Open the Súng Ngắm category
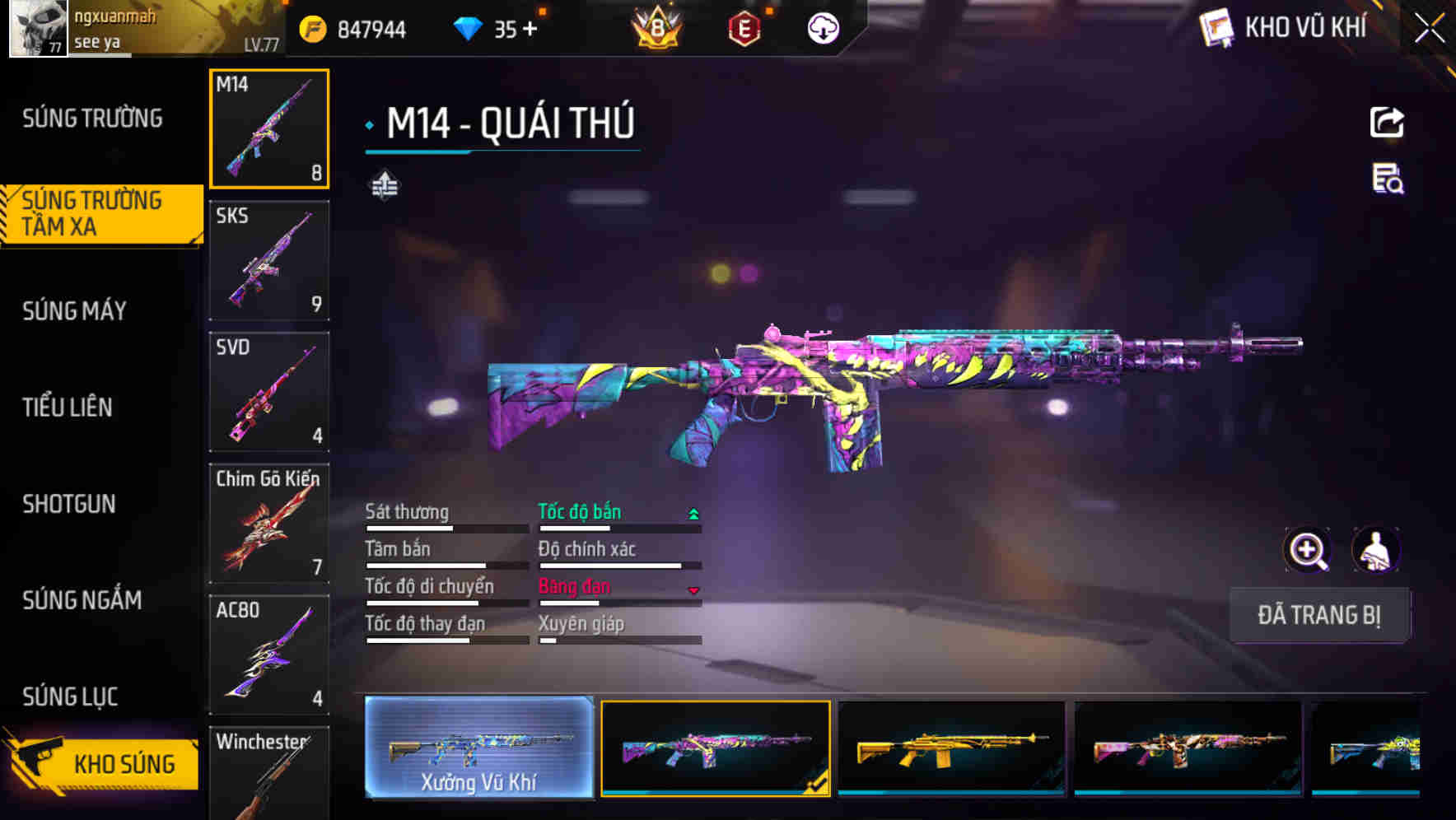Screen dimensions: 1456x820 (82, 600)
